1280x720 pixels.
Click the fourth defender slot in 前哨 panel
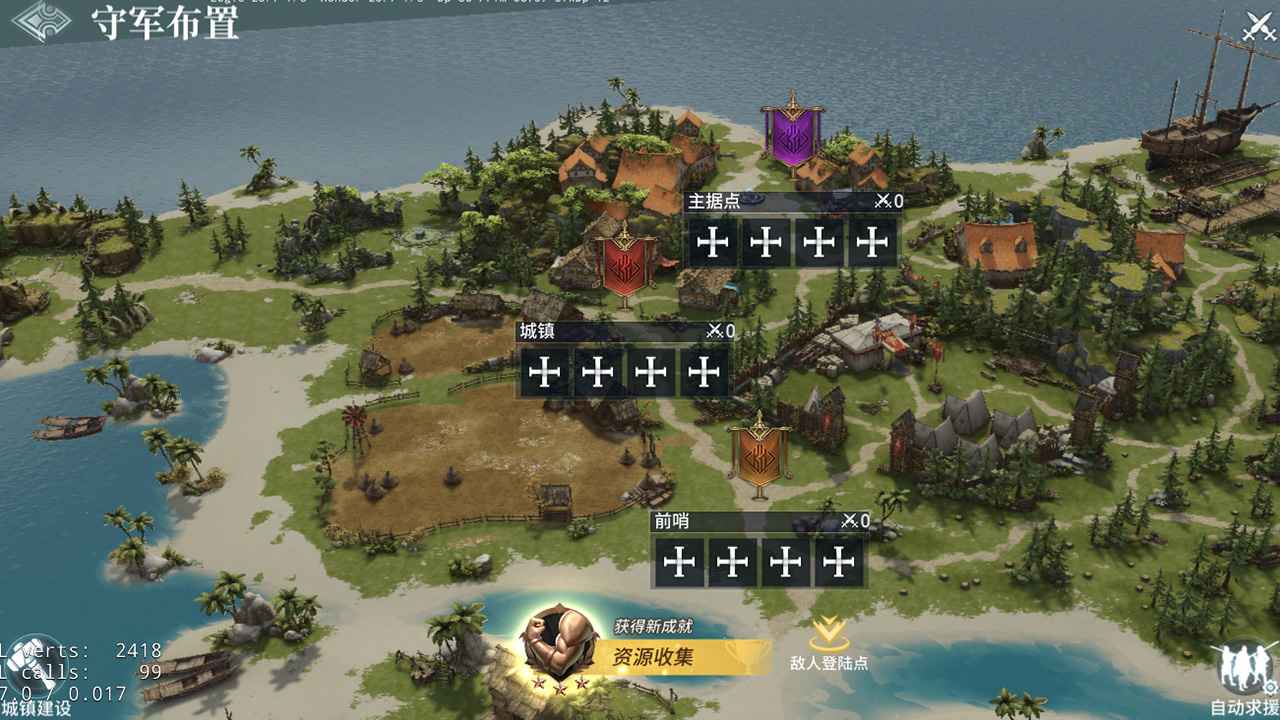(837, 562)
